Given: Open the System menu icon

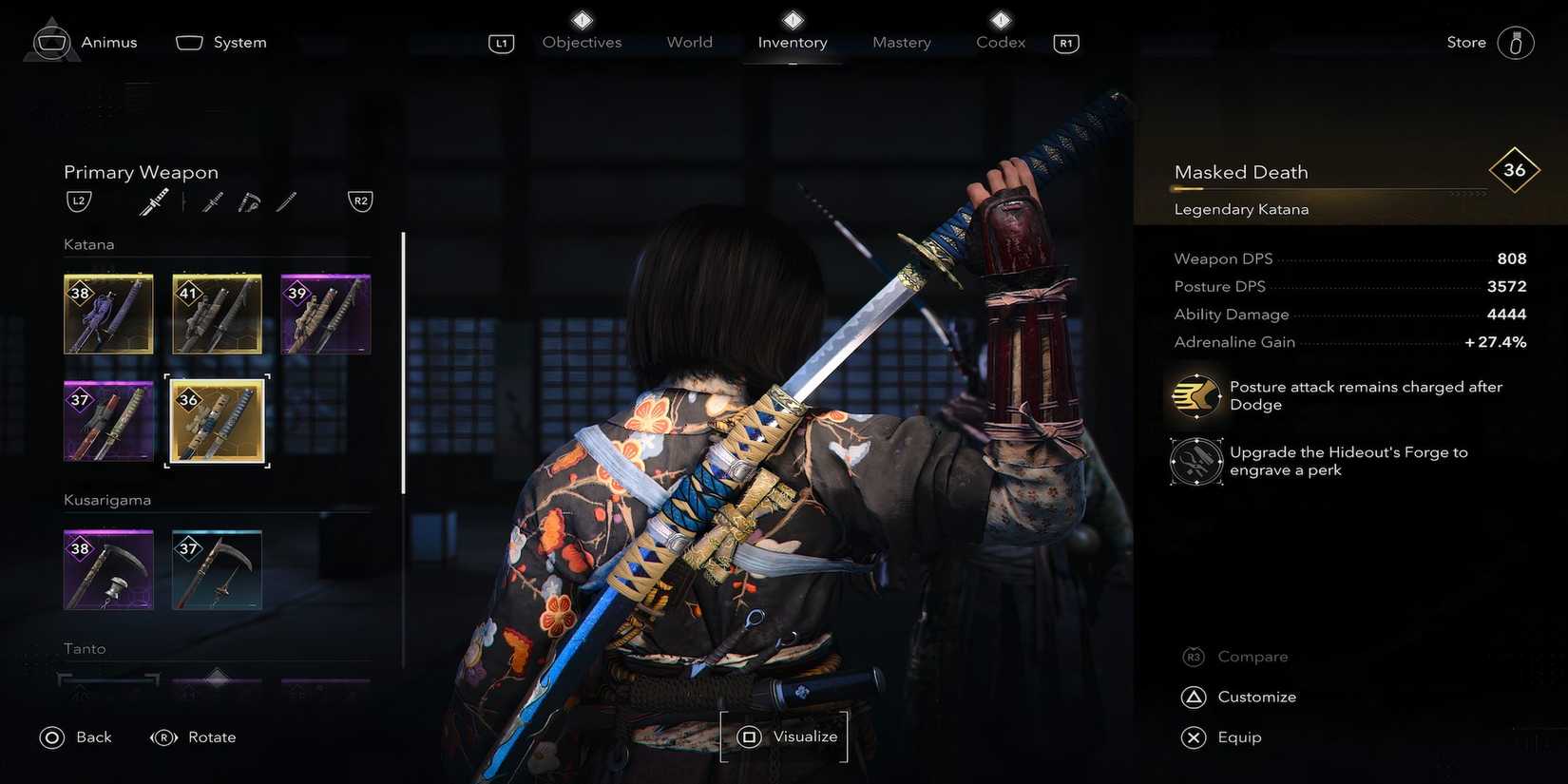Looking at the screenshot, I should [189, 42].
